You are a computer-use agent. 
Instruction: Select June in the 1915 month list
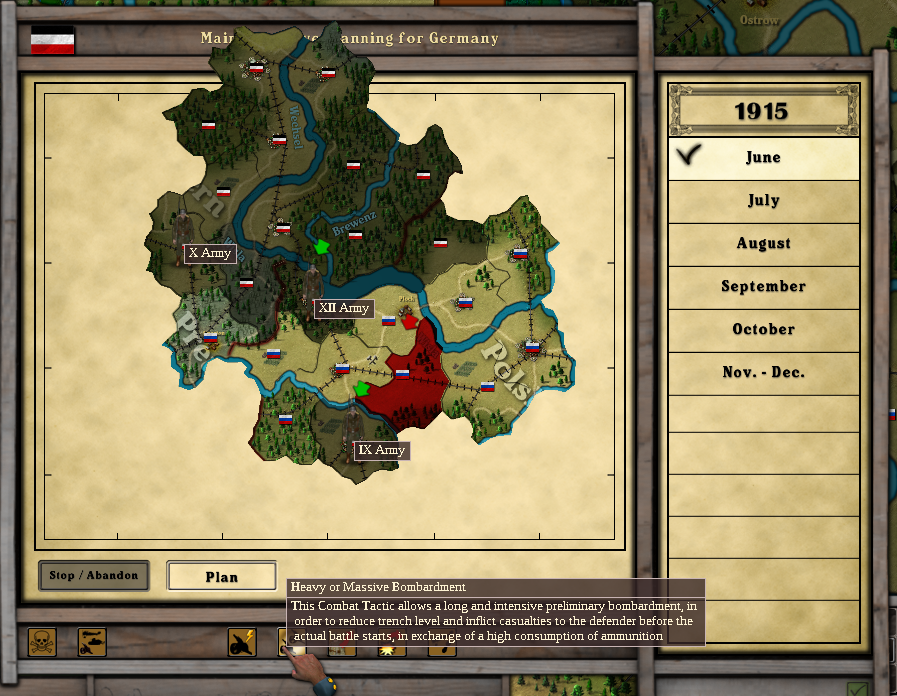coord(763,157)
